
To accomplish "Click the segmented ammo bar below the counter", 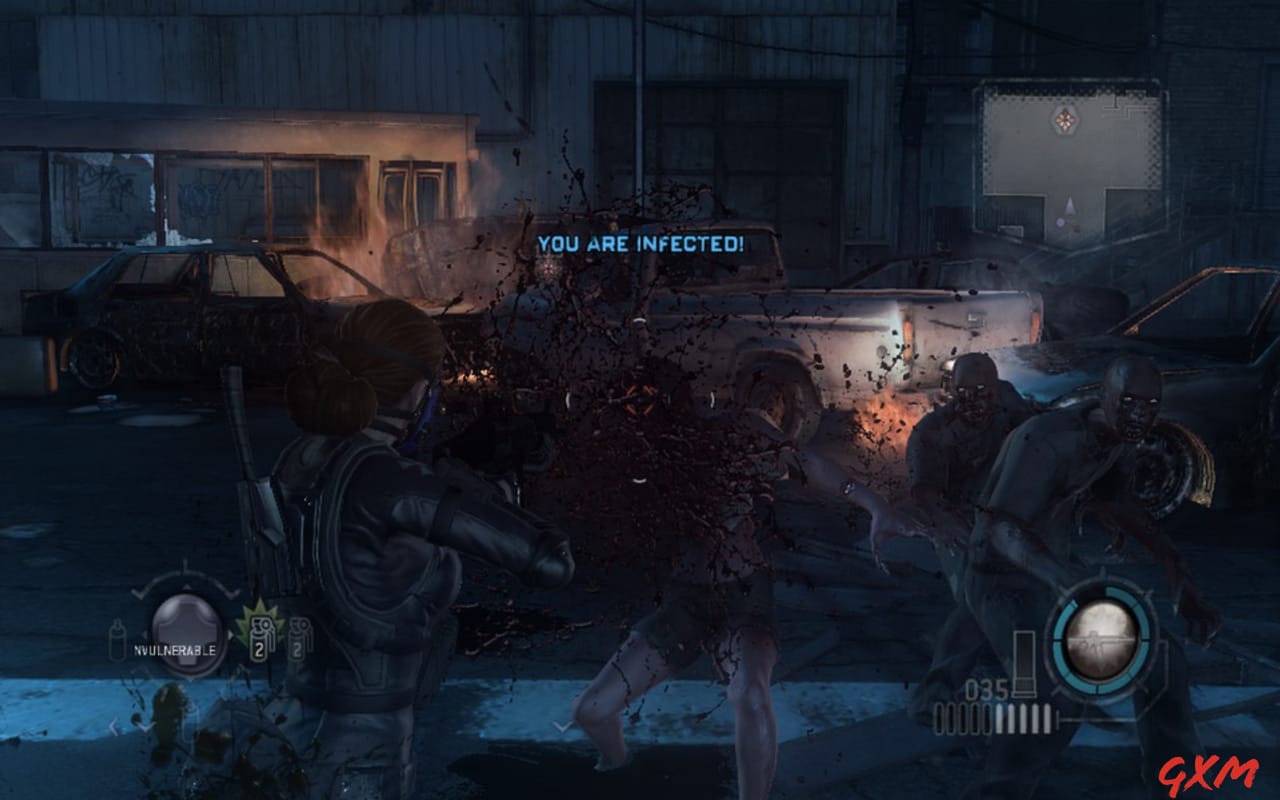I will pyautogui.click(x=994, y=717).
